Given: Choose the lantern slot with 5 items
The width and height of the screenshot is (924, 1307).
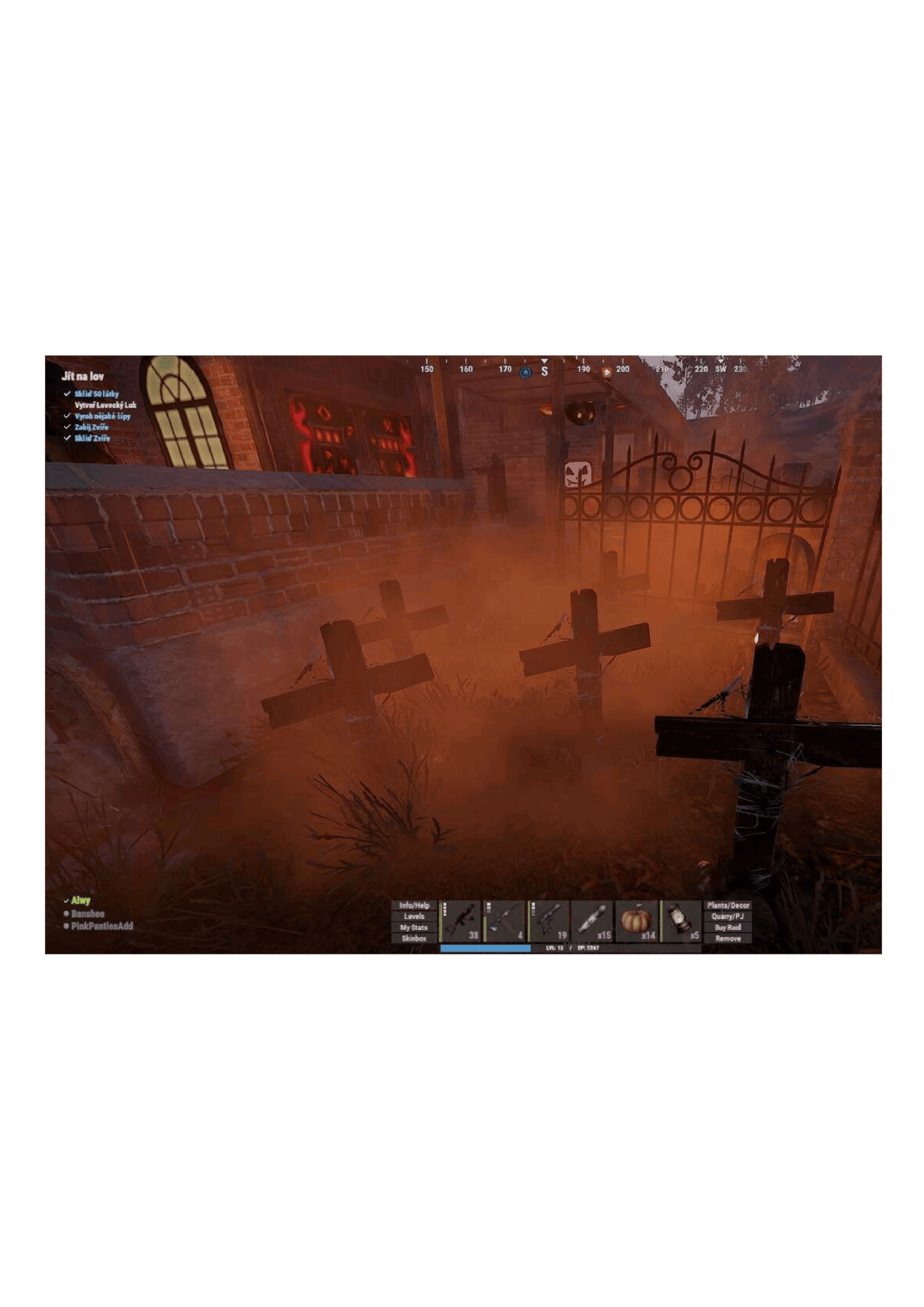Looking at the screenshot, I should [x=681, y=921].
